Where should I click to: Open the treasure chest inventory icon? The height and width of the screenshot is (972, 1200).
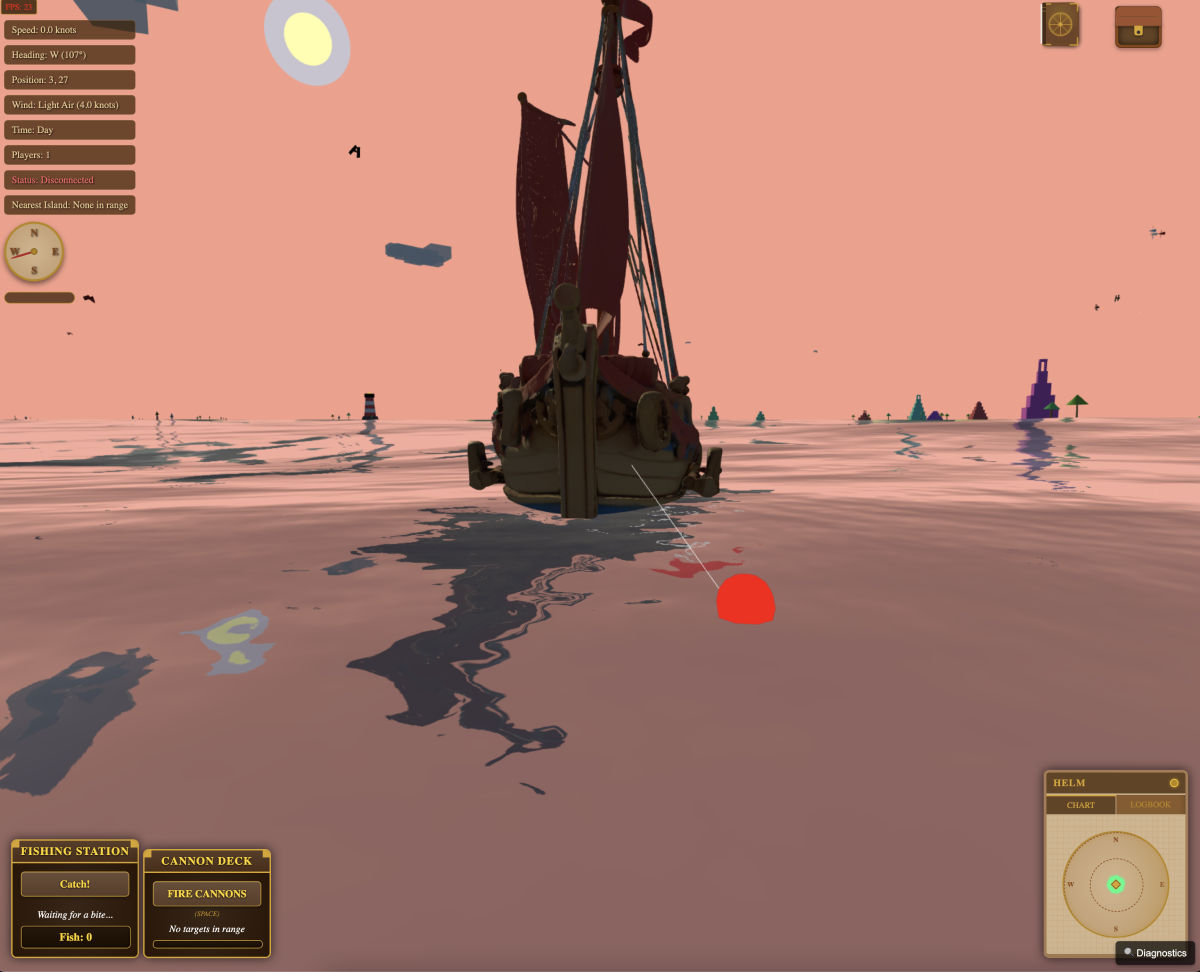pos(1138,27)
